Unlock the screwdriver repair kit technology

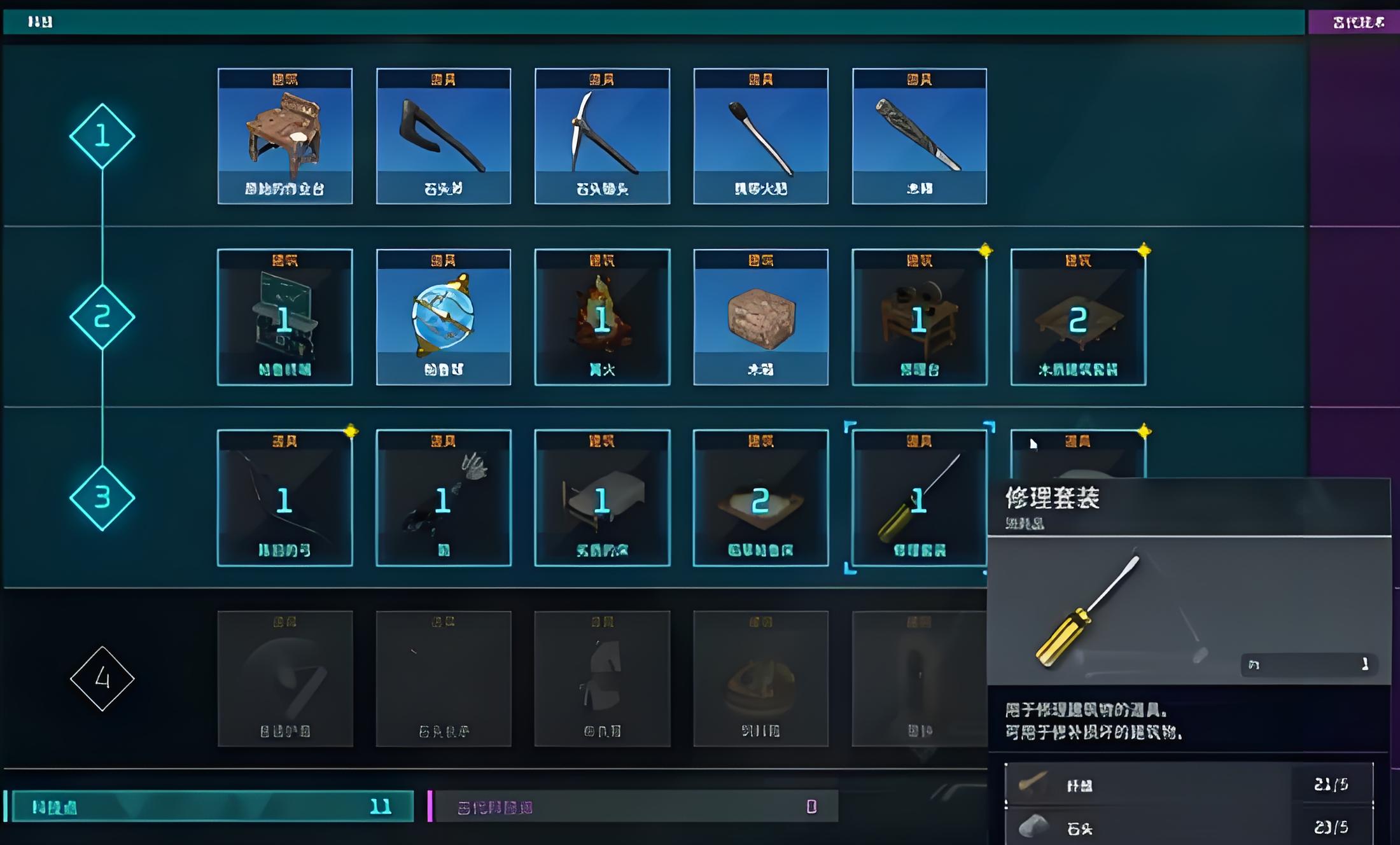919,498
